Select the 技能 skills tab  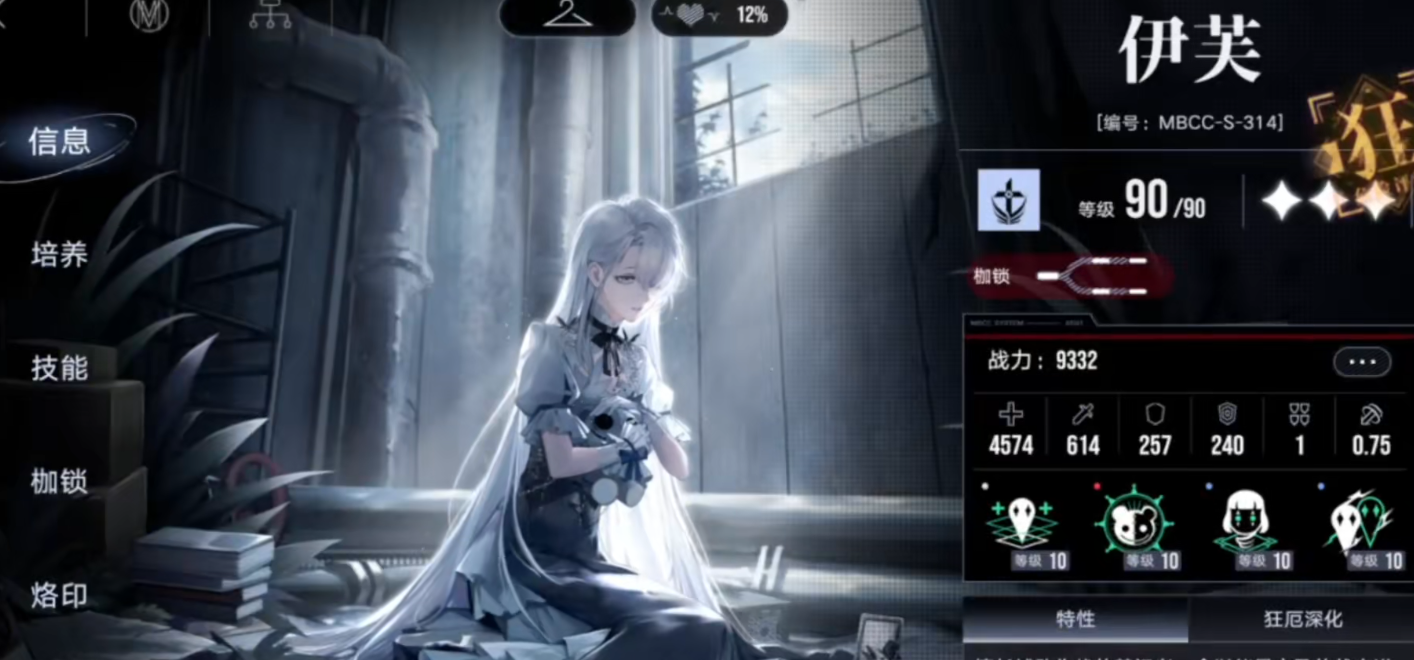click(60, 368)
